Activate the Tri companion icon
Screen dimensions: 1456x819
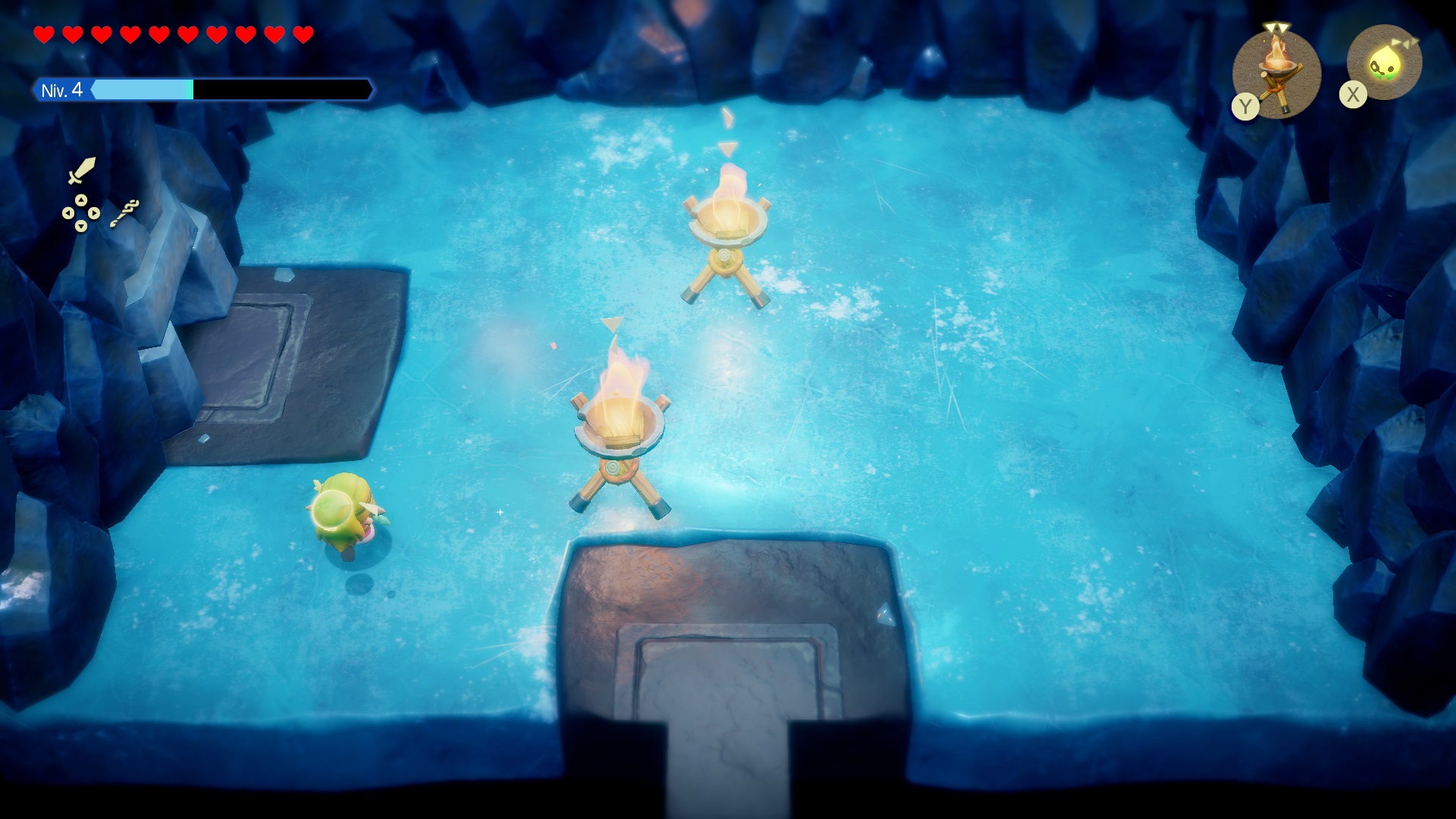tap(1384, 63)
